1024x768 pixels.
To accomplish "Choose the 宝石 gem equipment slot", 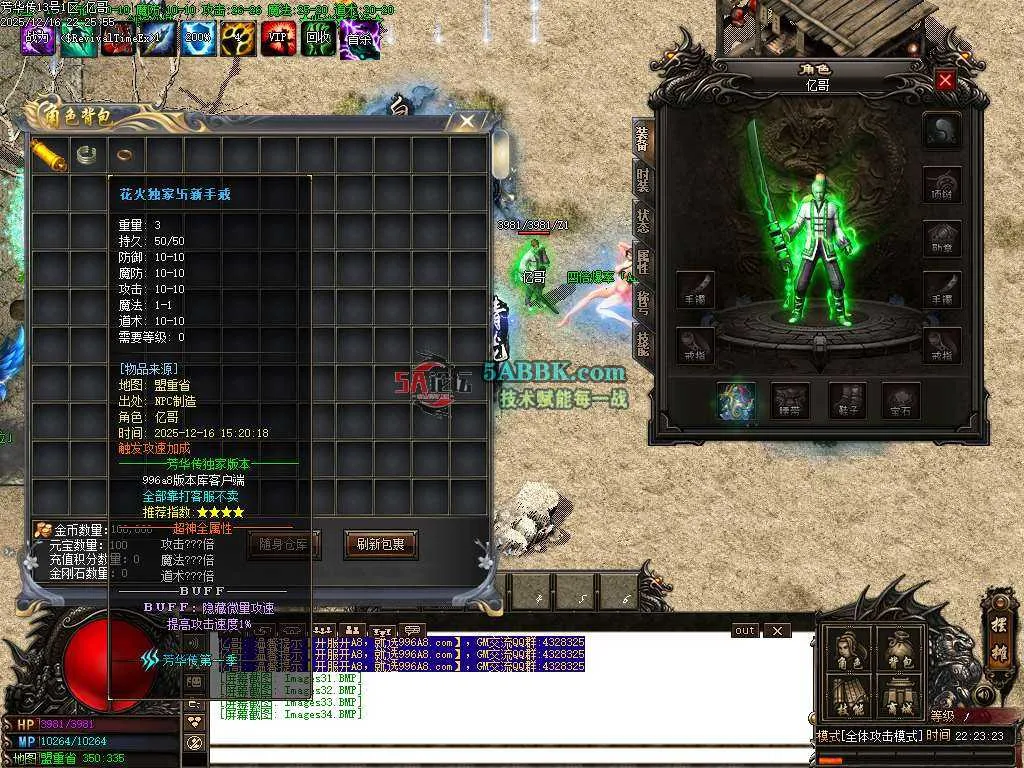I will pyautogui.click(x=901, y=402).
